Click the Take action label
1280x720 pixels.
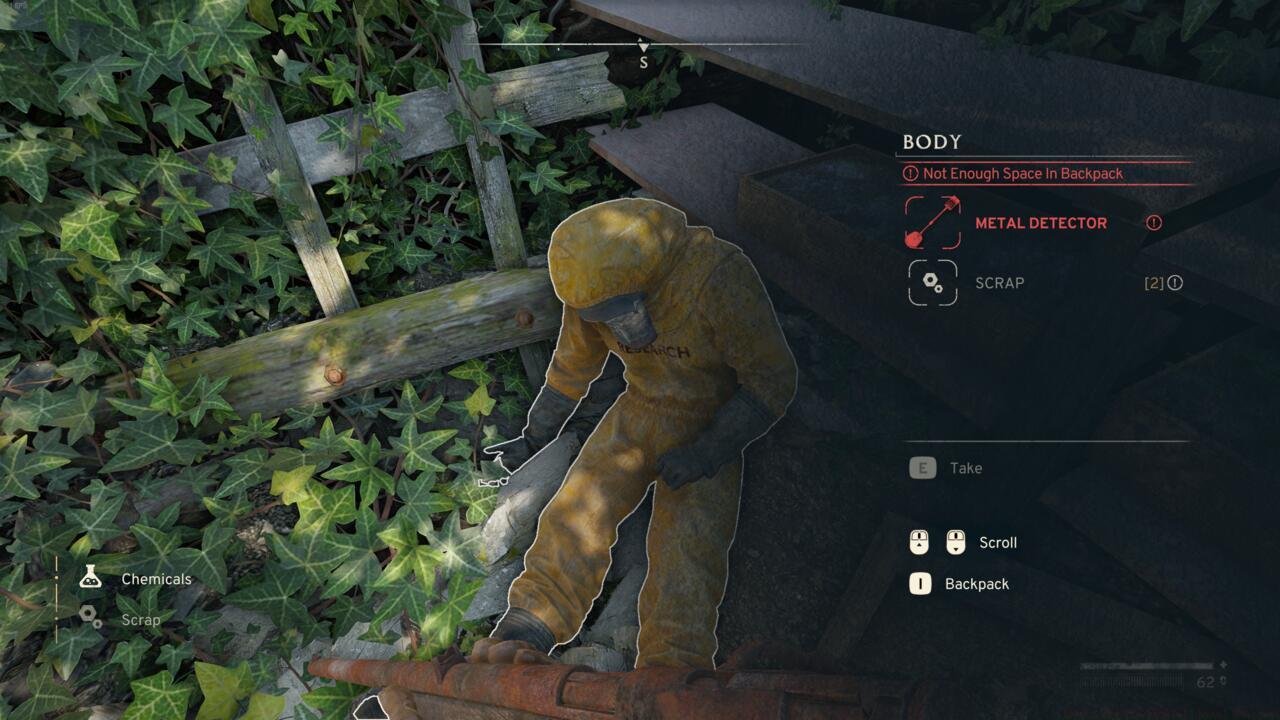tap(965, 467)
